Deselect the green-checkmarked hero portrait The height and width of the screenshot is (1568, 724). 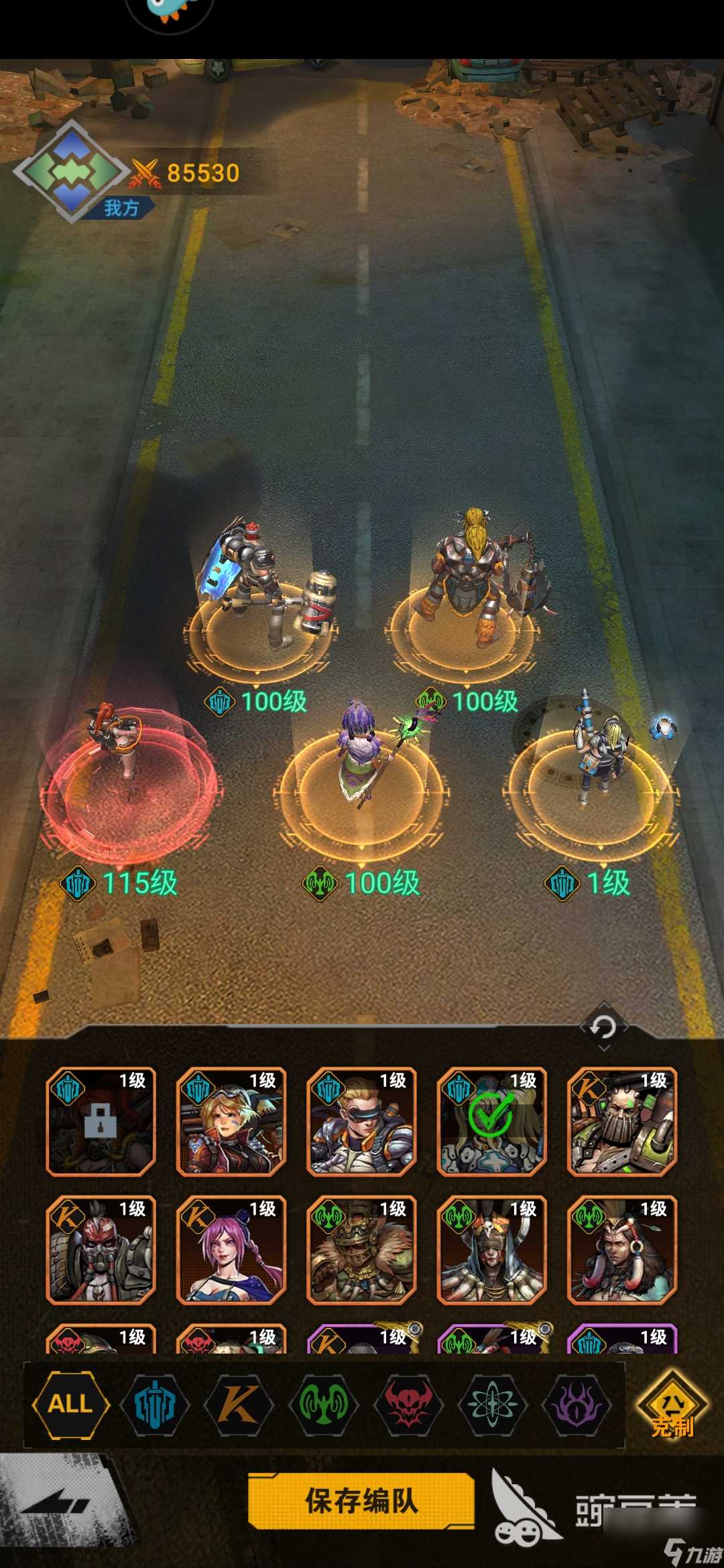491,1121
